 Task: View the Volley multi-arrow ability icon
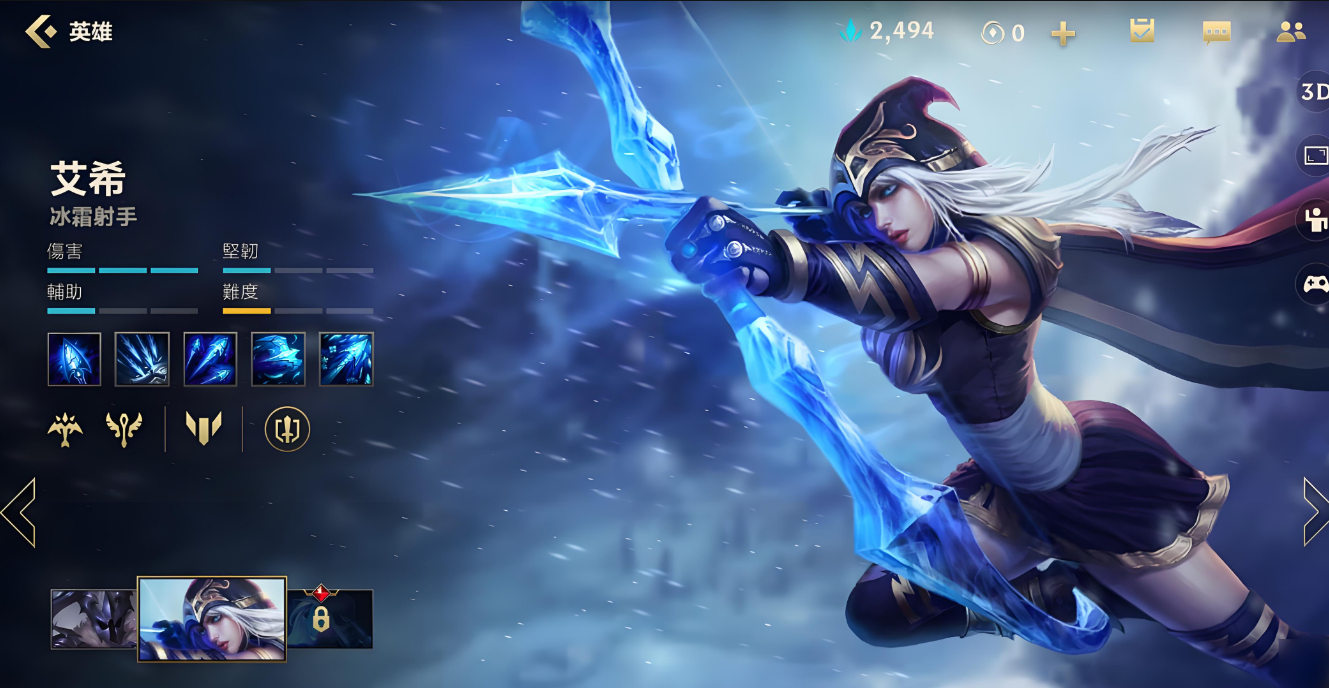[x=210, y=359]
